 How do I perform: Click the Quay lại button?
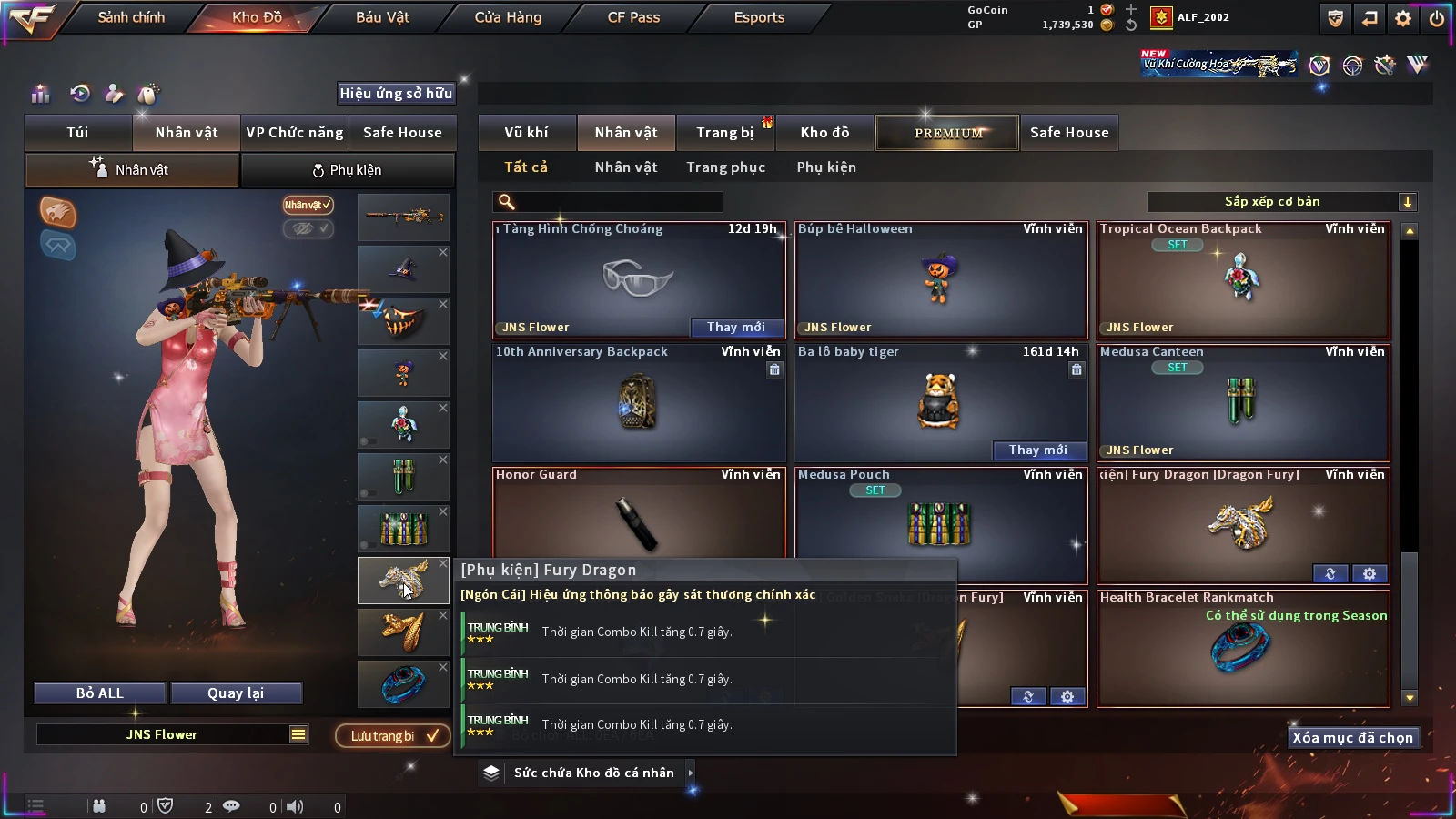click(236, 693)
